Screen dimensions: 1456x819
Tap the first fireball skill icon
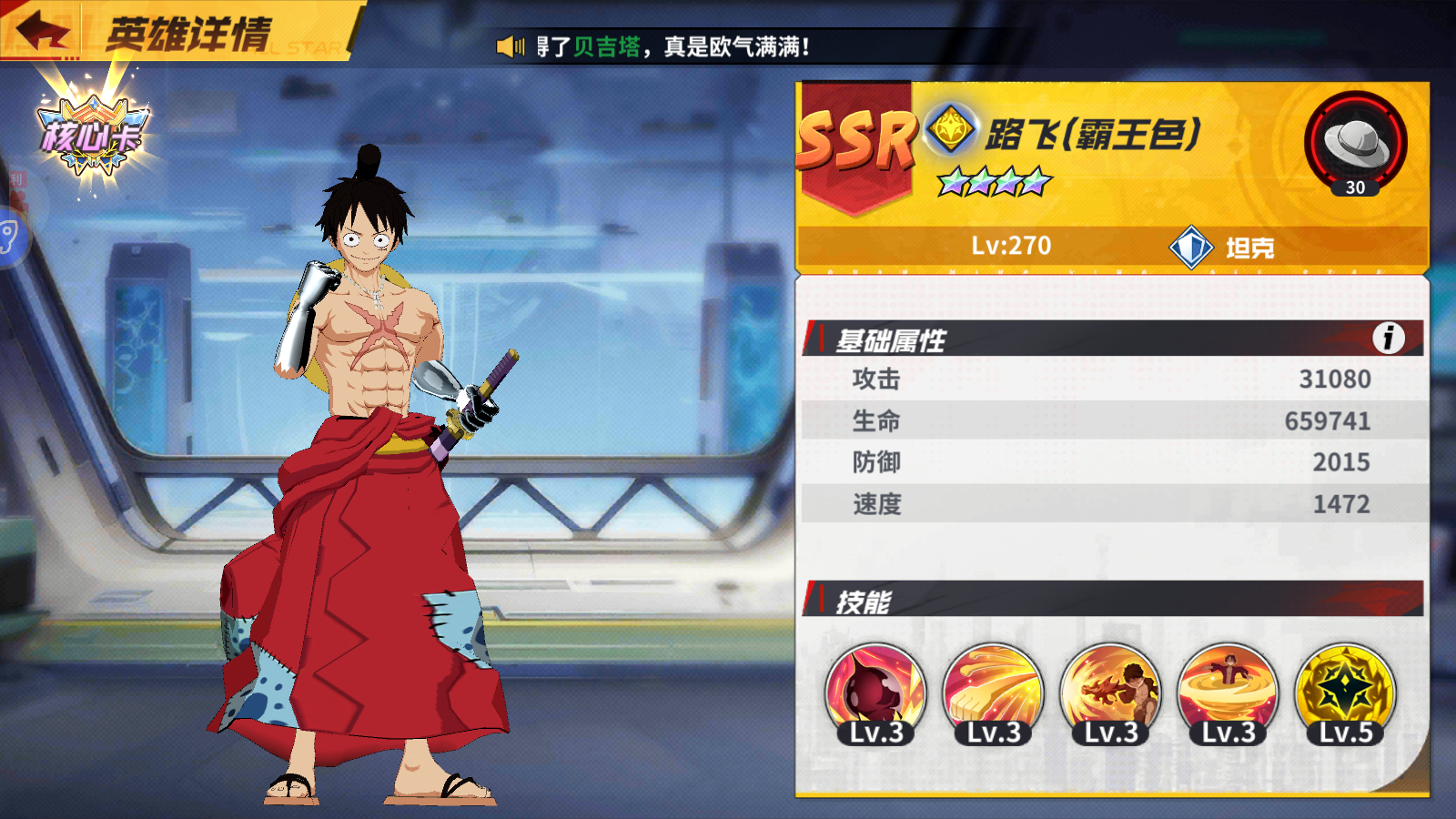(x=872, y=693)
